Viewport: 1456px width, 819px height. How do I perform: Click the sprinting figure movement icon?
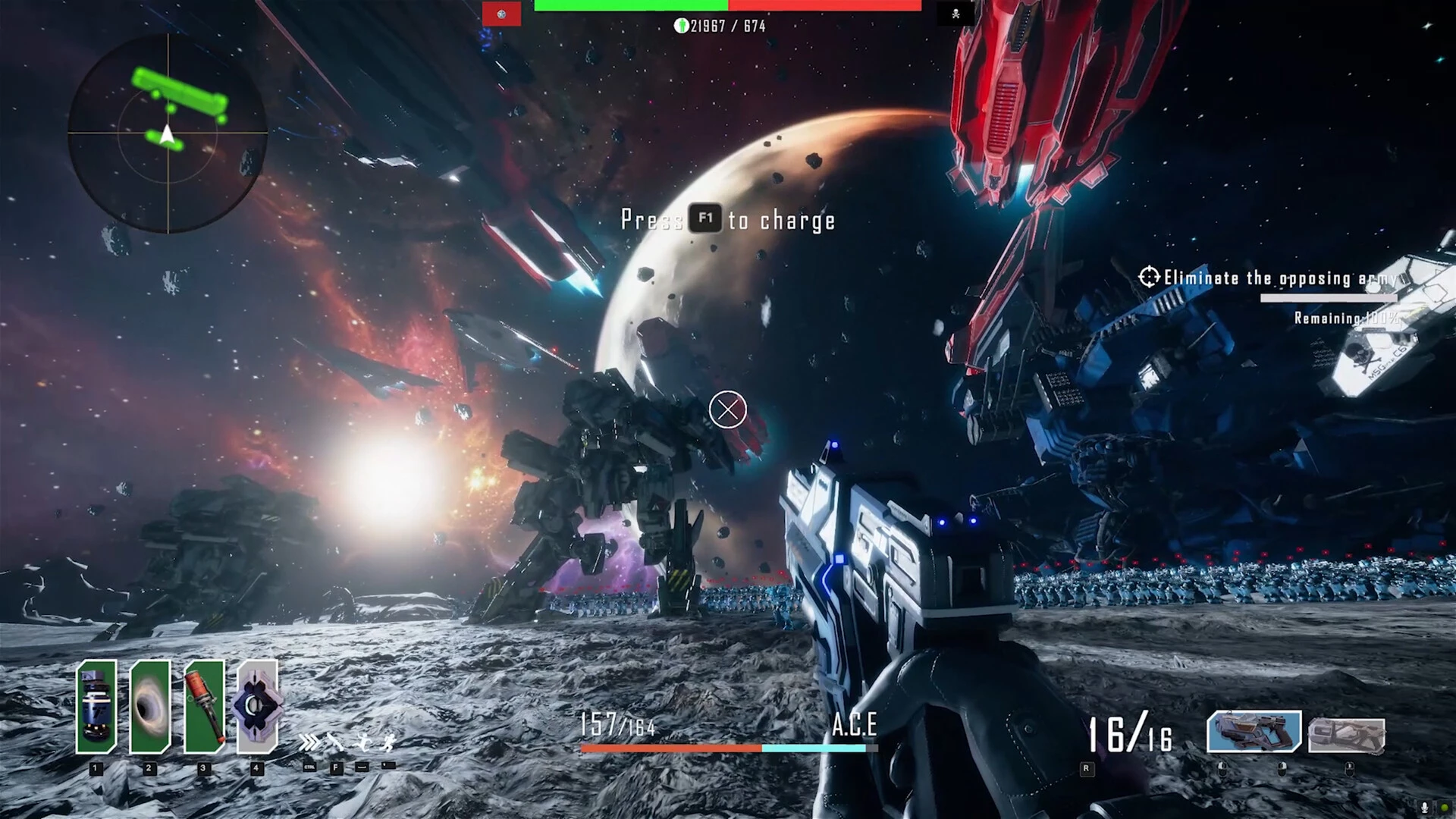tap(388, 742)
